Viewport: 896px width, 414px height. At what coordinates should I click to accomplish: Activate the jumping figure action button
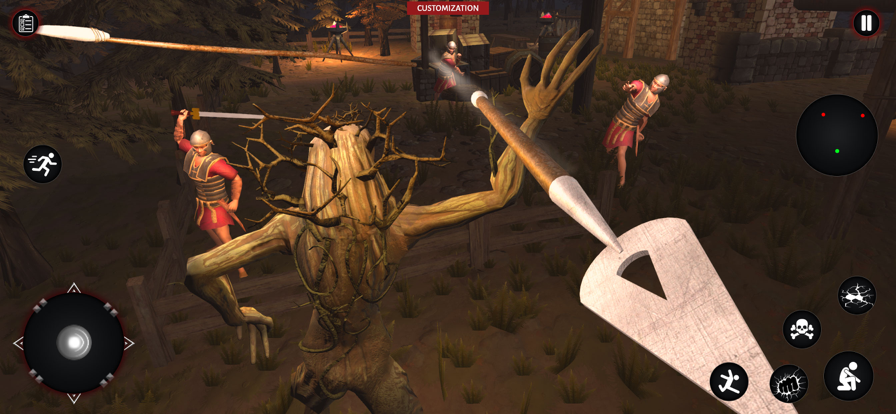click(729, 381)
